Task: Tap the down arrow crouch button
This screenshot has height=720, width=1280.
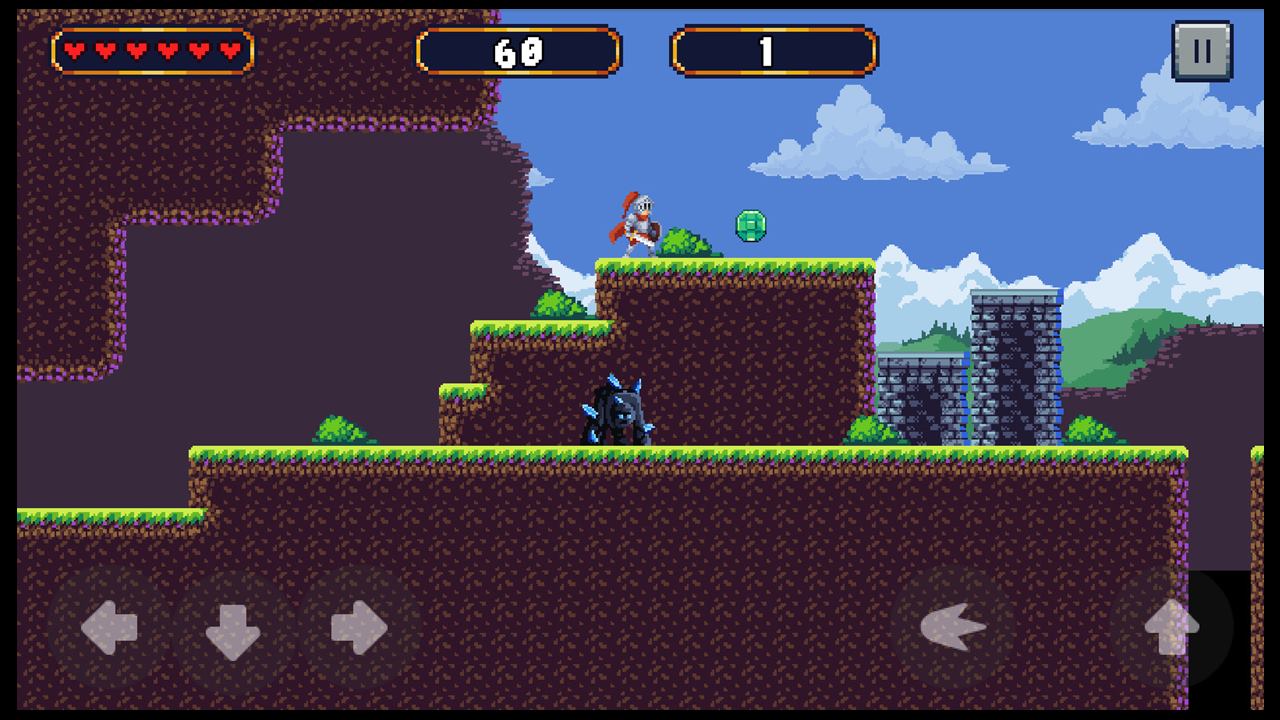Action: pyautogui.click(x=233, y=629)
